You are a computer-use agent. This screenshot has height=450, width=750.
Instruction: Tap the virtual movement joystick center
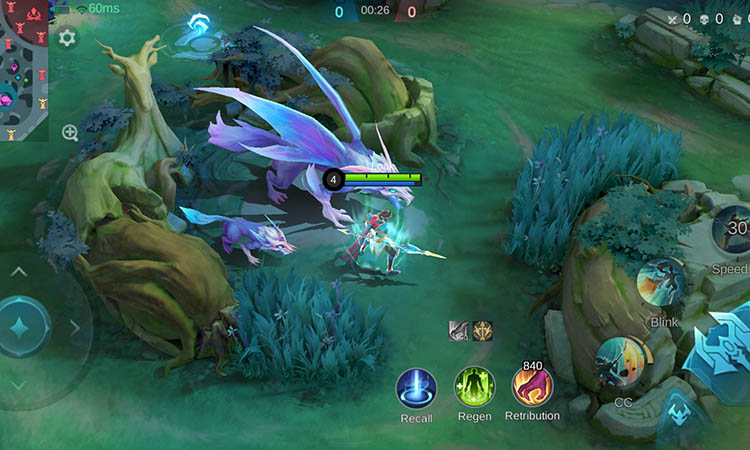click(18, 327)
